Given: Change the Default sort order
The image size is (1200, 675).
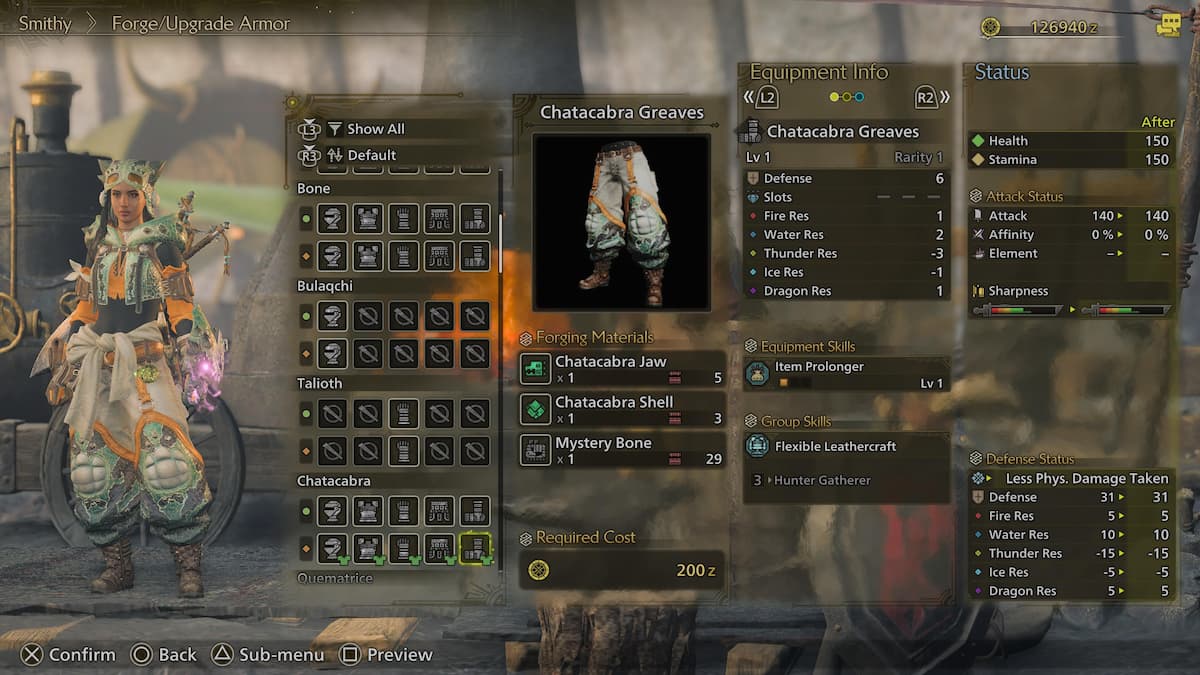Looking at the screenshot, I should point(371,155).
